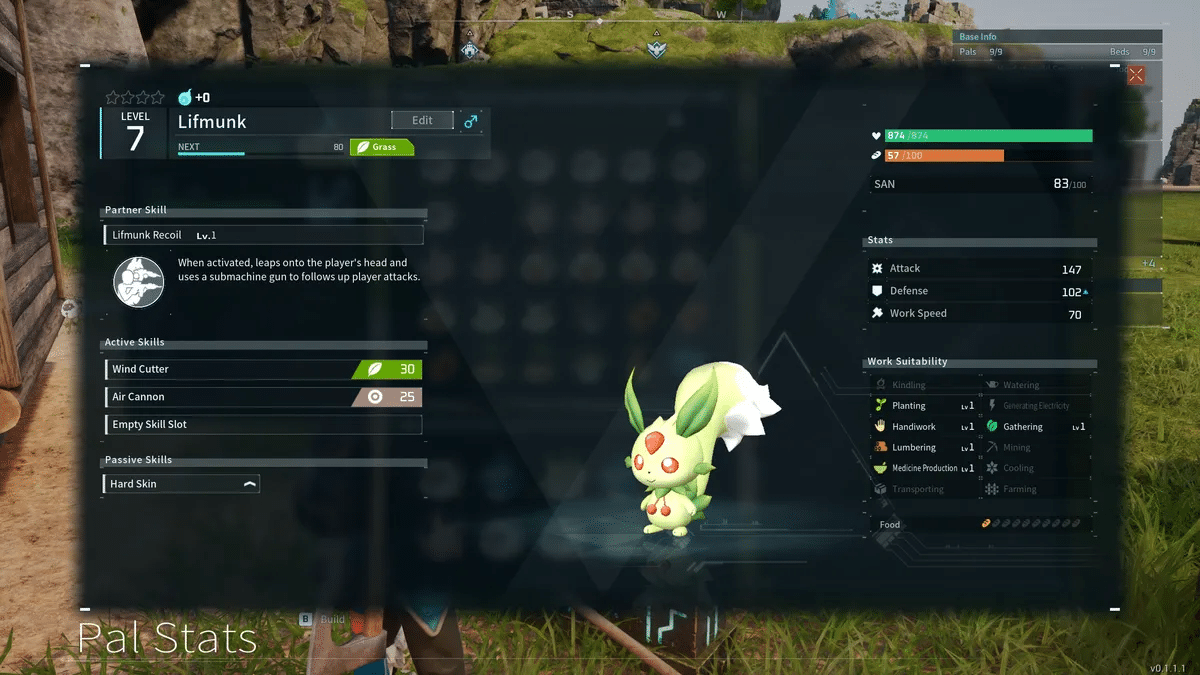Click the Lifmunk Recoil skill icon

(x=138, y=281)
